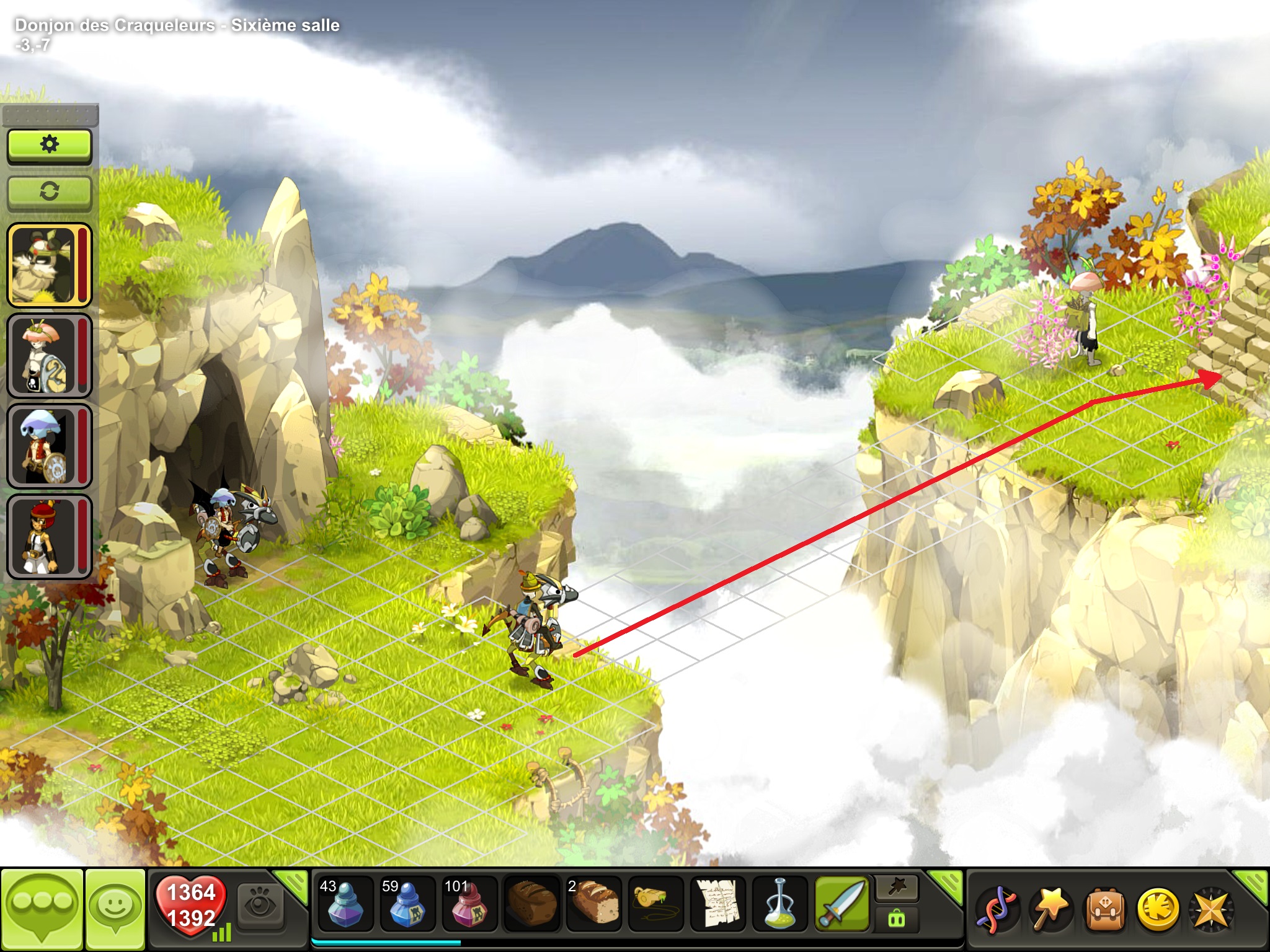Image resolution: width=1270 pixels, height=952 pixels.
Task: Select the shield-bearing party member portrait
Action: pos(49,356)
